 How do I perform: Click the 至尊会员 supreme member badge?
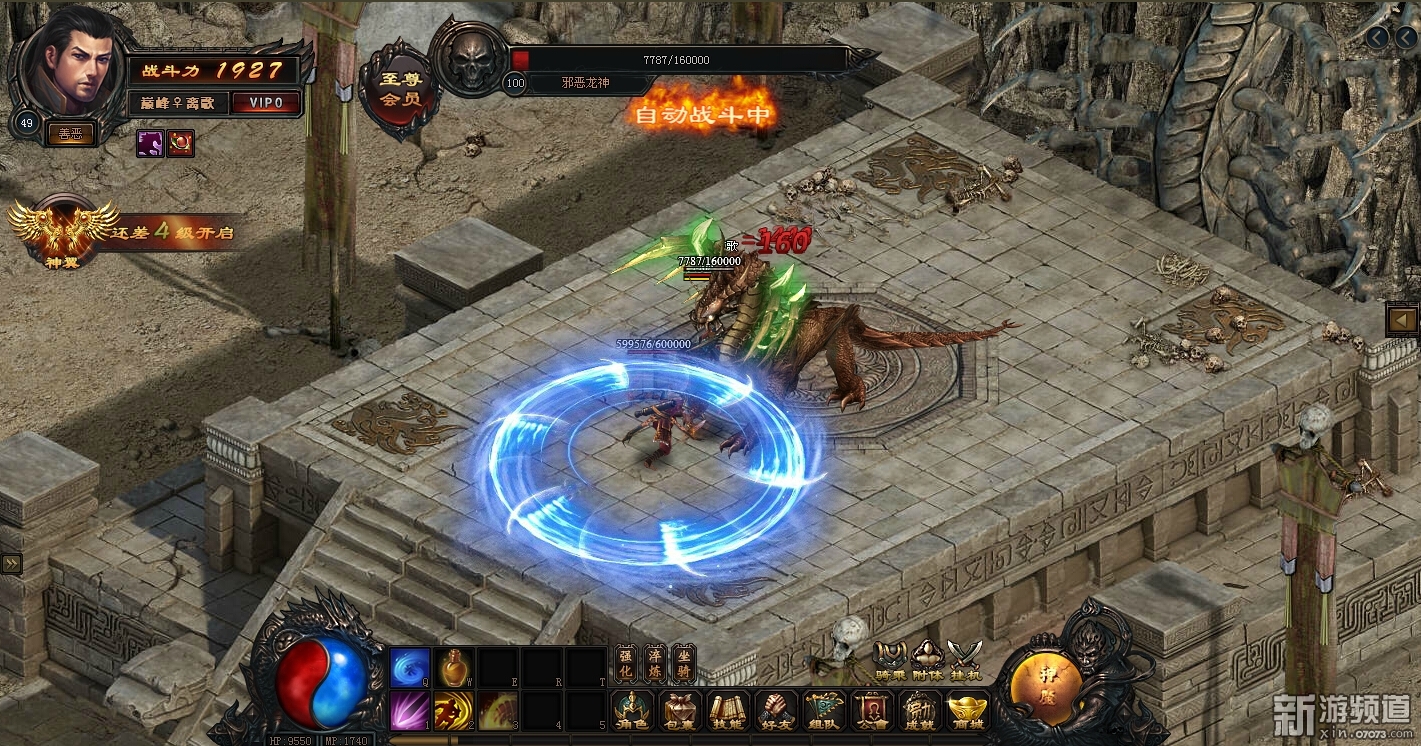(x=401, y=90)
